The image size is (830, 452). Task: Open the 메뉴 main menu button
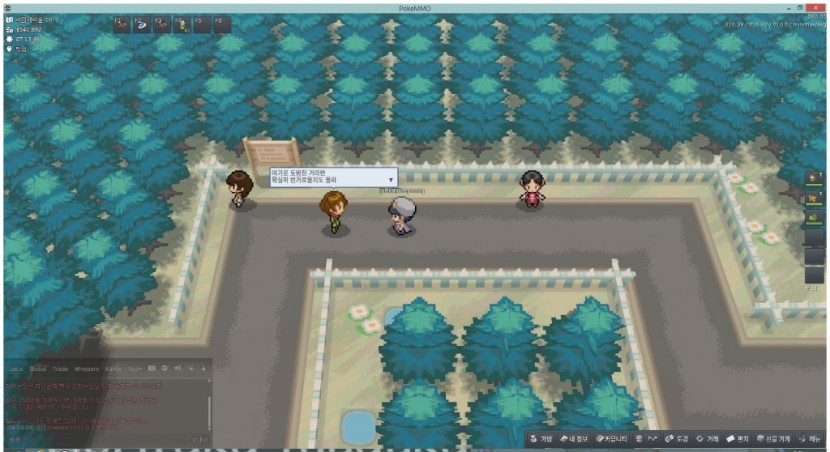810,439
